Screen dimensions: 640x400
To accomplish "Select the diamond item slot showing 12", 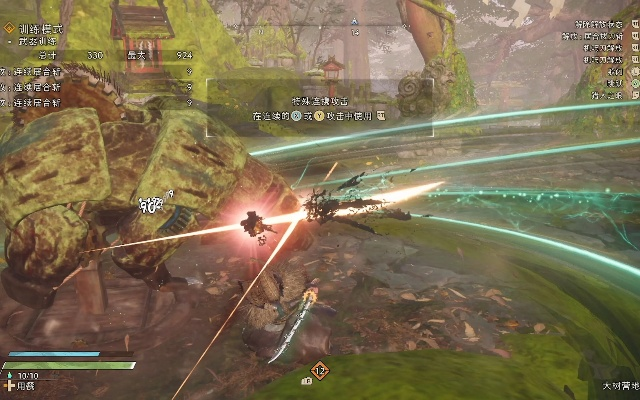I will pos(320,371).
